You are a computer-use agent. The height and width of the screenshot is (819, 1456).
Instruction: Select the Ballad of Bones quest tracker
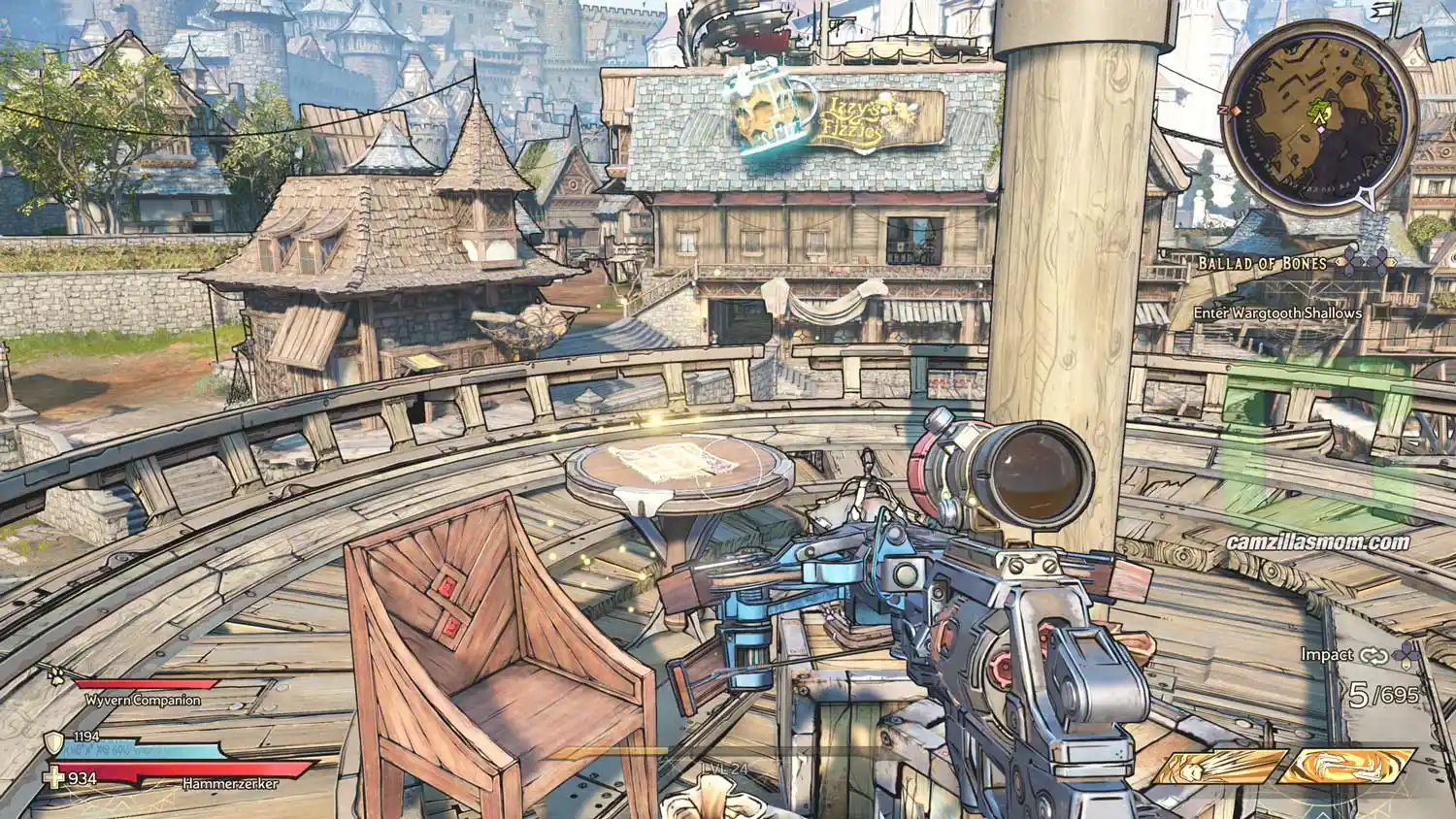click(1262, 263)
